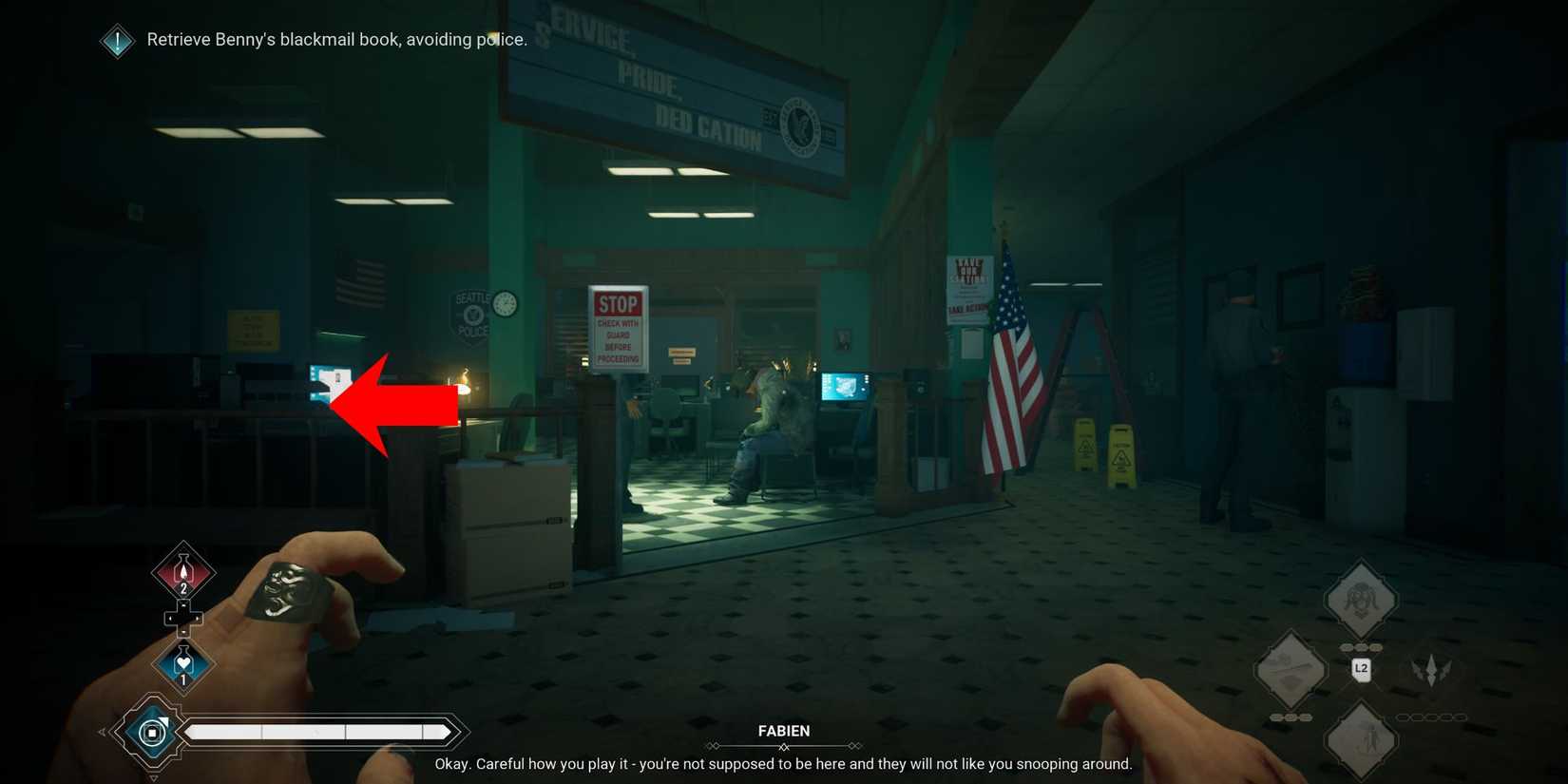Click the white willpower progress bar

point(318,732)
